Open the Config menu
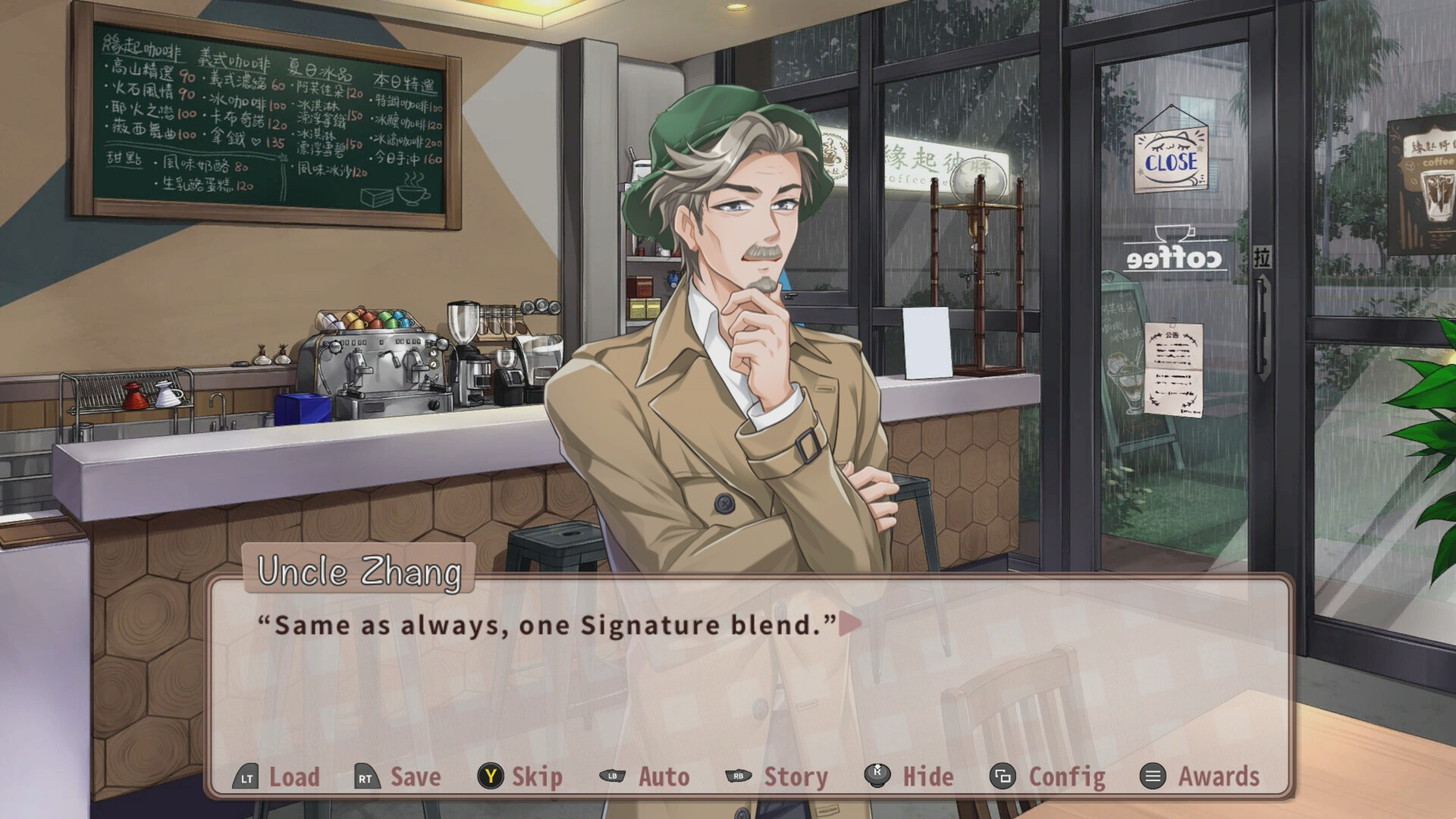 1065,777
